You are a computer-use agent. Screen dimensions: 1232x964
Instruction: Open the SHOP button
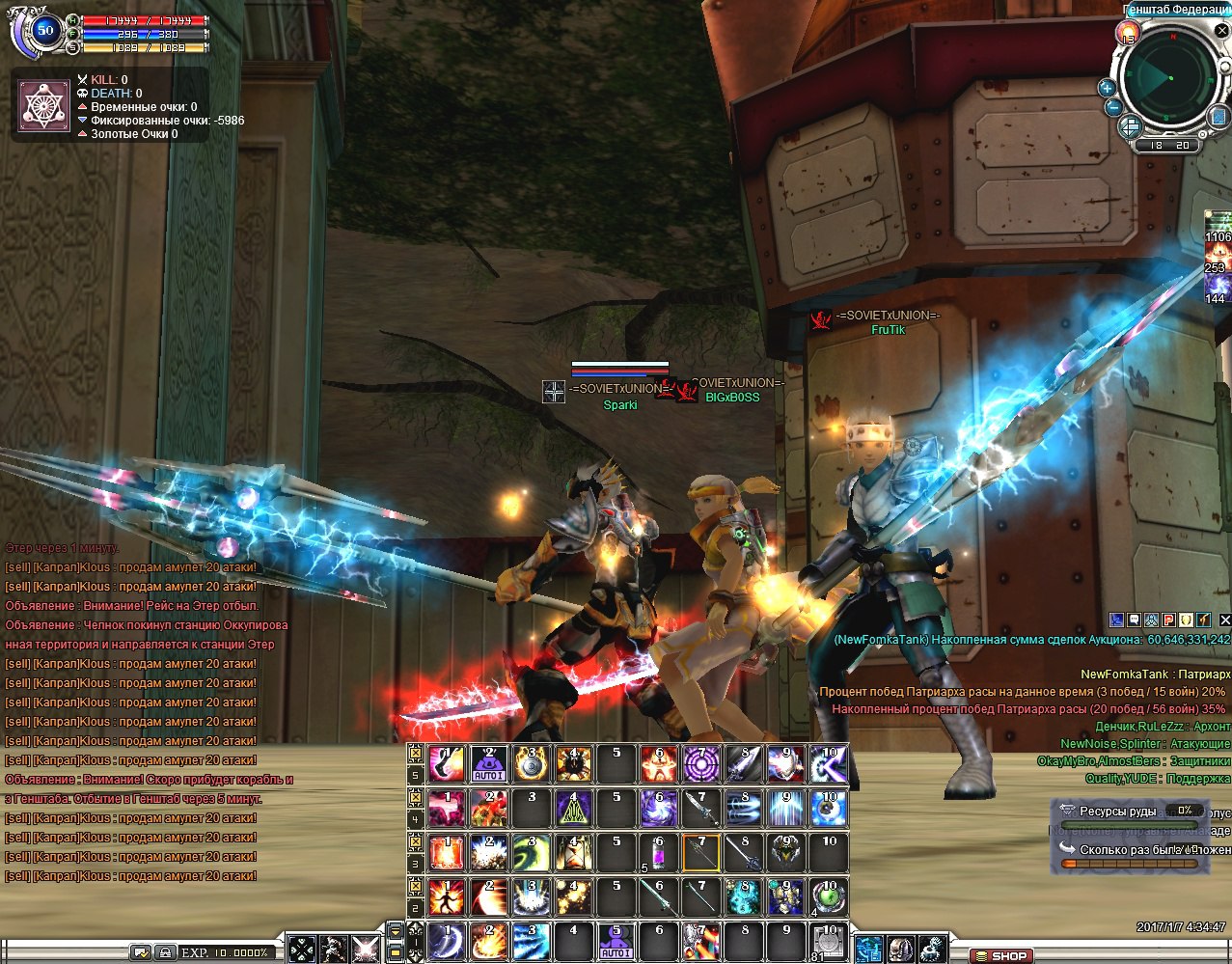[x=1000, y=955]
